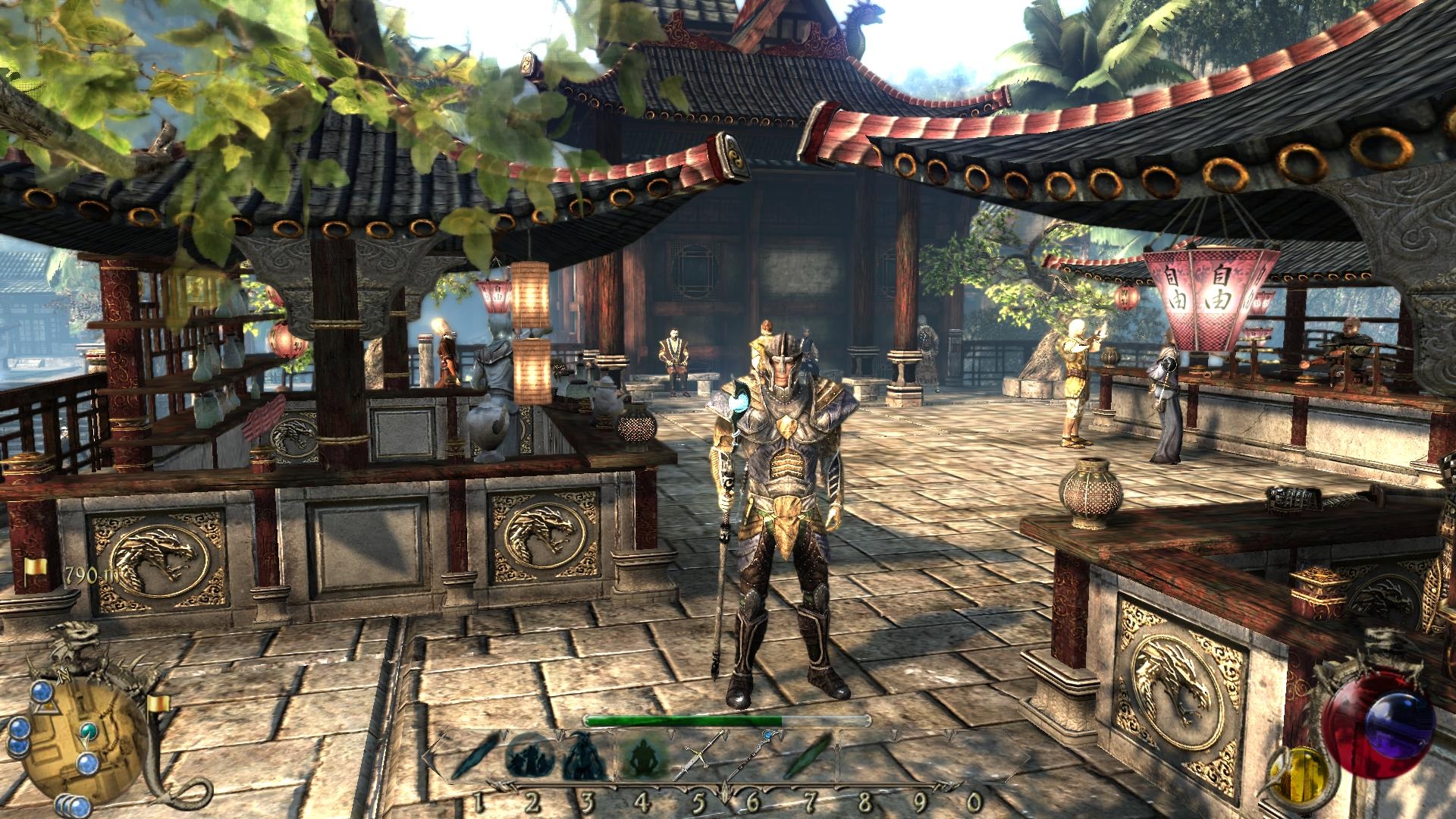
Task: Activate the green aura warrior skill
Action: (x=641, y=758)
